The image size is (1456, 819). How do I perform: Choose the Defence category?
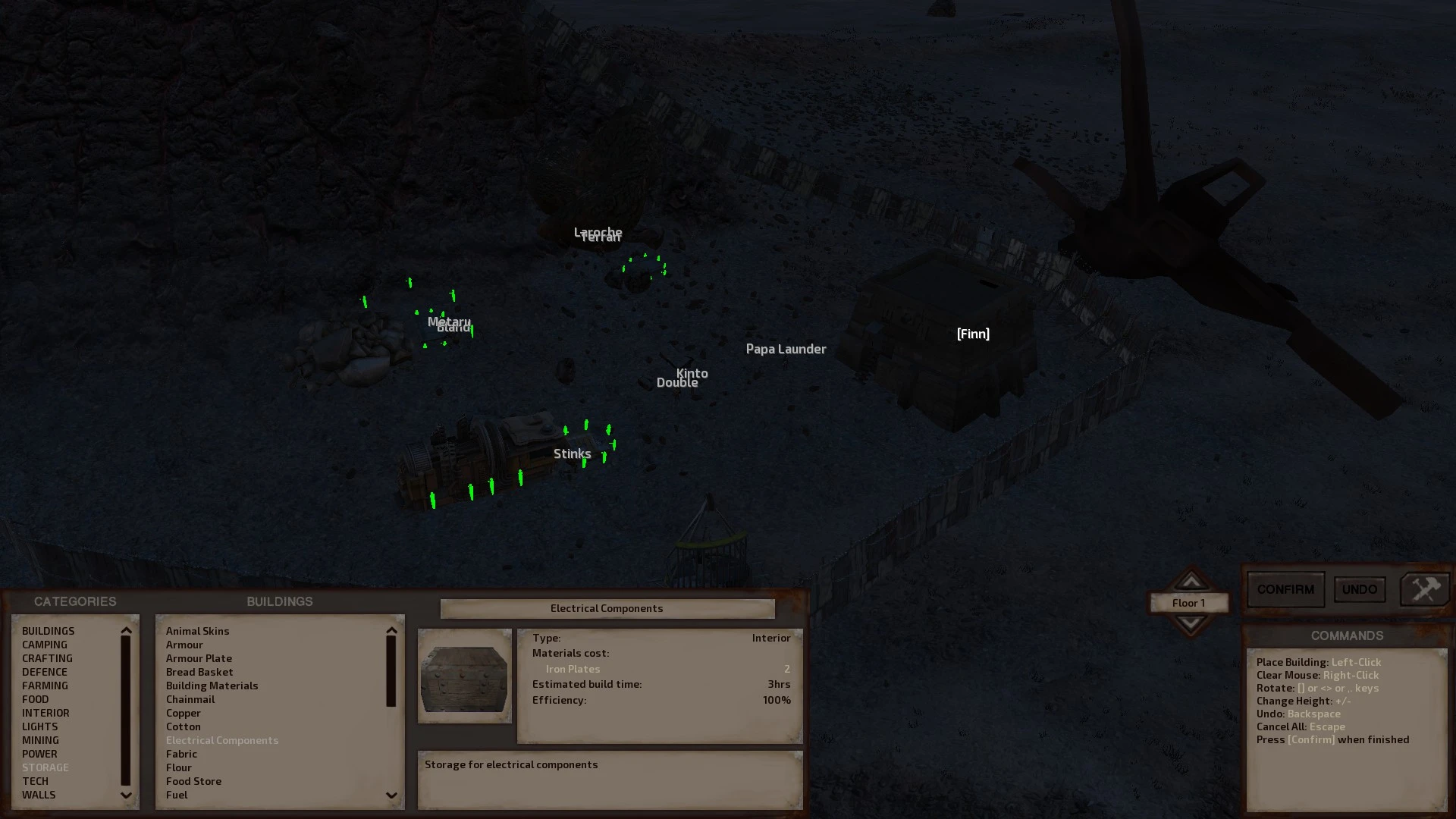[x=45, y=672]
